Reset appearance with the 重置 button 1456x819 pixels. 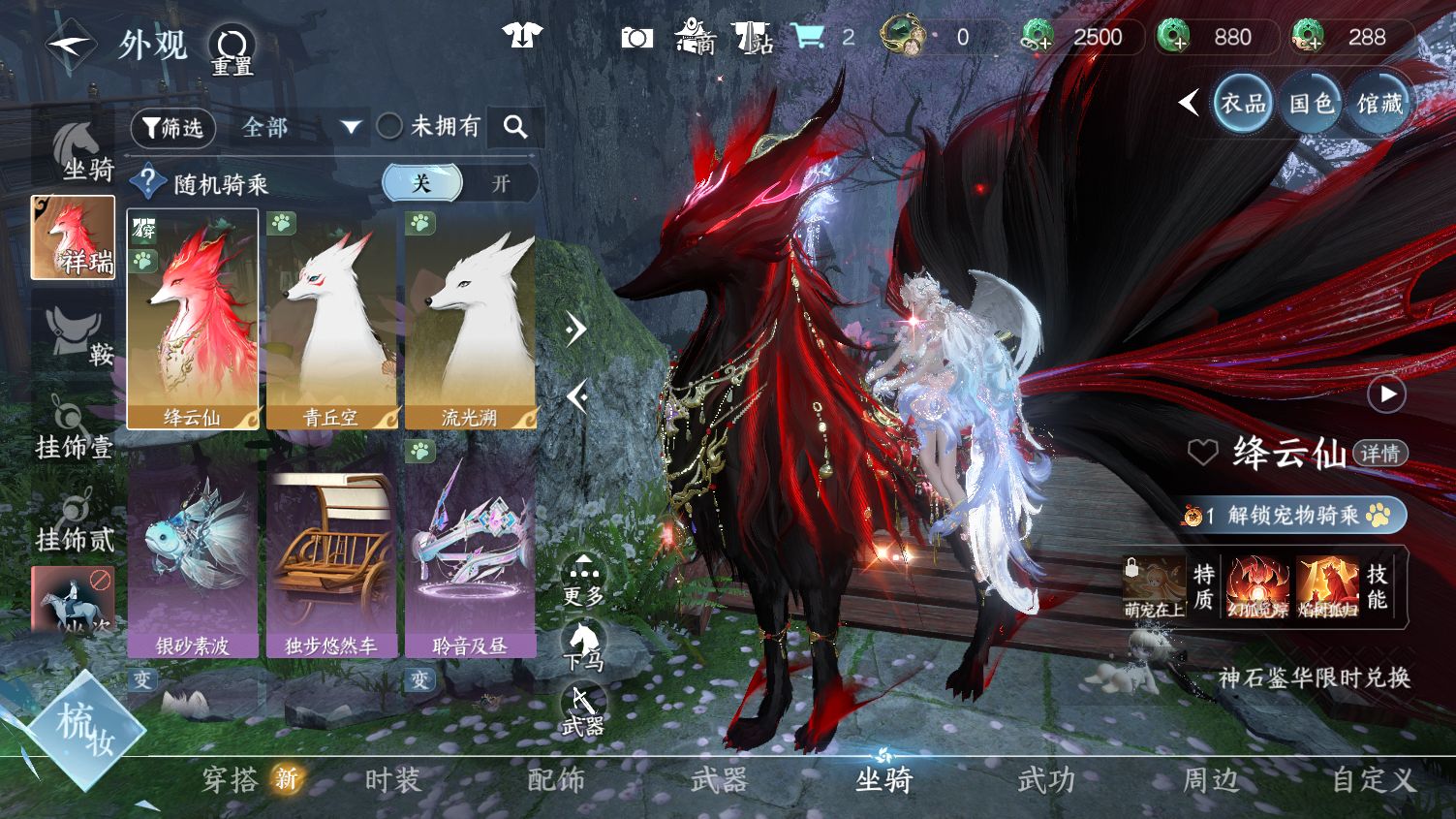pyautogui.click(x=232, y=49)
